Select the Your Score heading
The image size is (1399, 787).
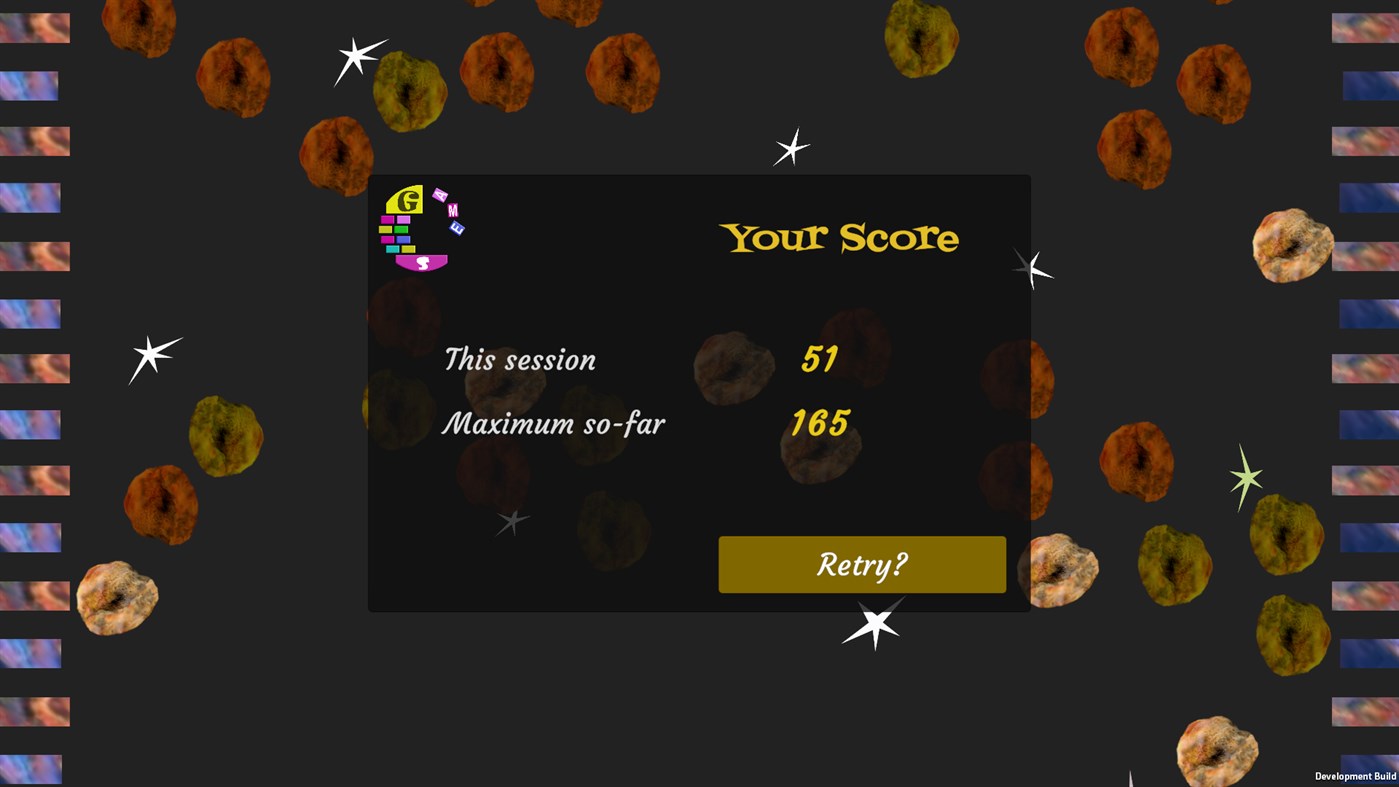click(x=838, y=237)
